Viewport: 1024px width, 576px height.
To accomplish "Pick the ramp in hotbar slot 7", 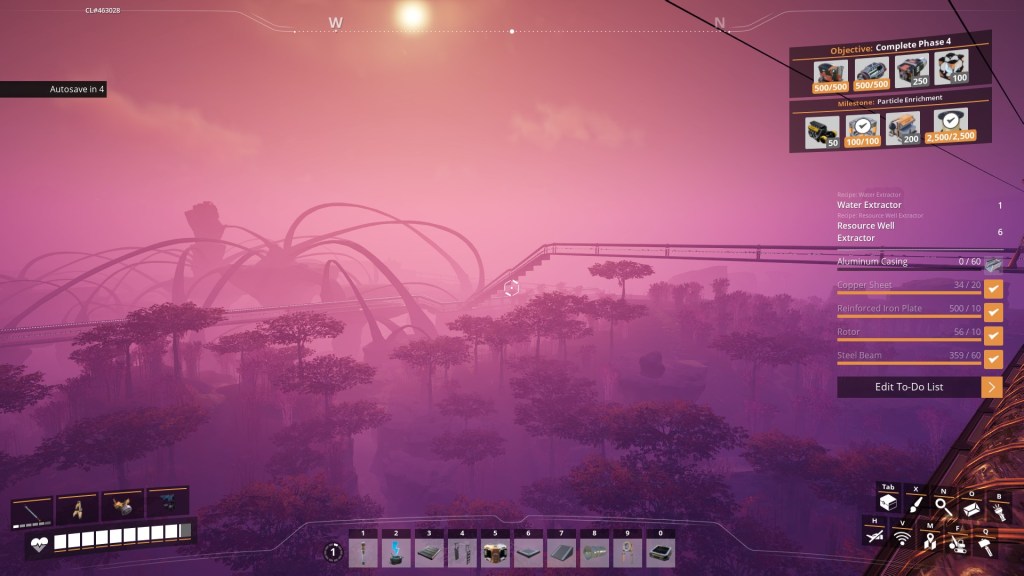I will (x=560, y=553).
